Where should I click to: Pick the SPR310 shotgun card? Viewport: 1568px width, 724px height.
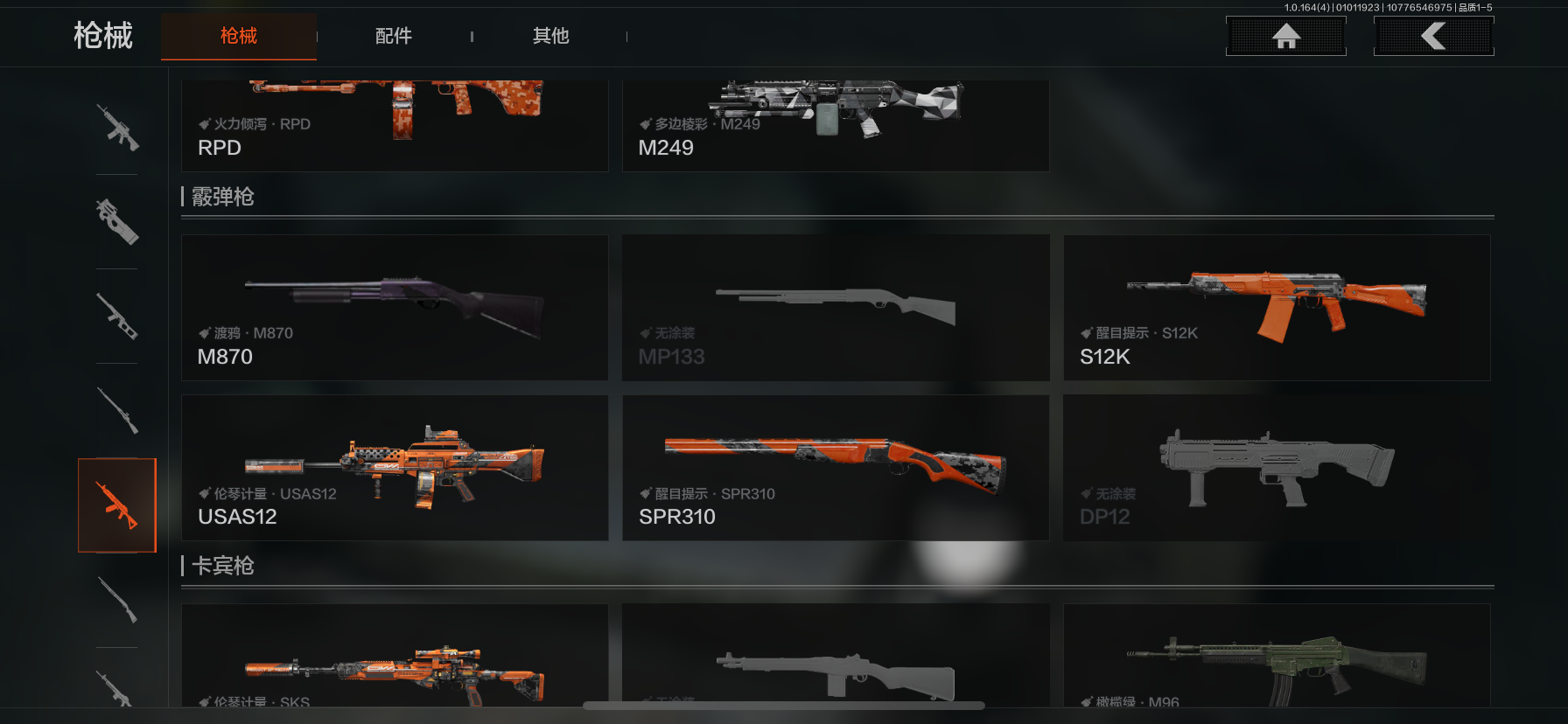click(836, 468)
